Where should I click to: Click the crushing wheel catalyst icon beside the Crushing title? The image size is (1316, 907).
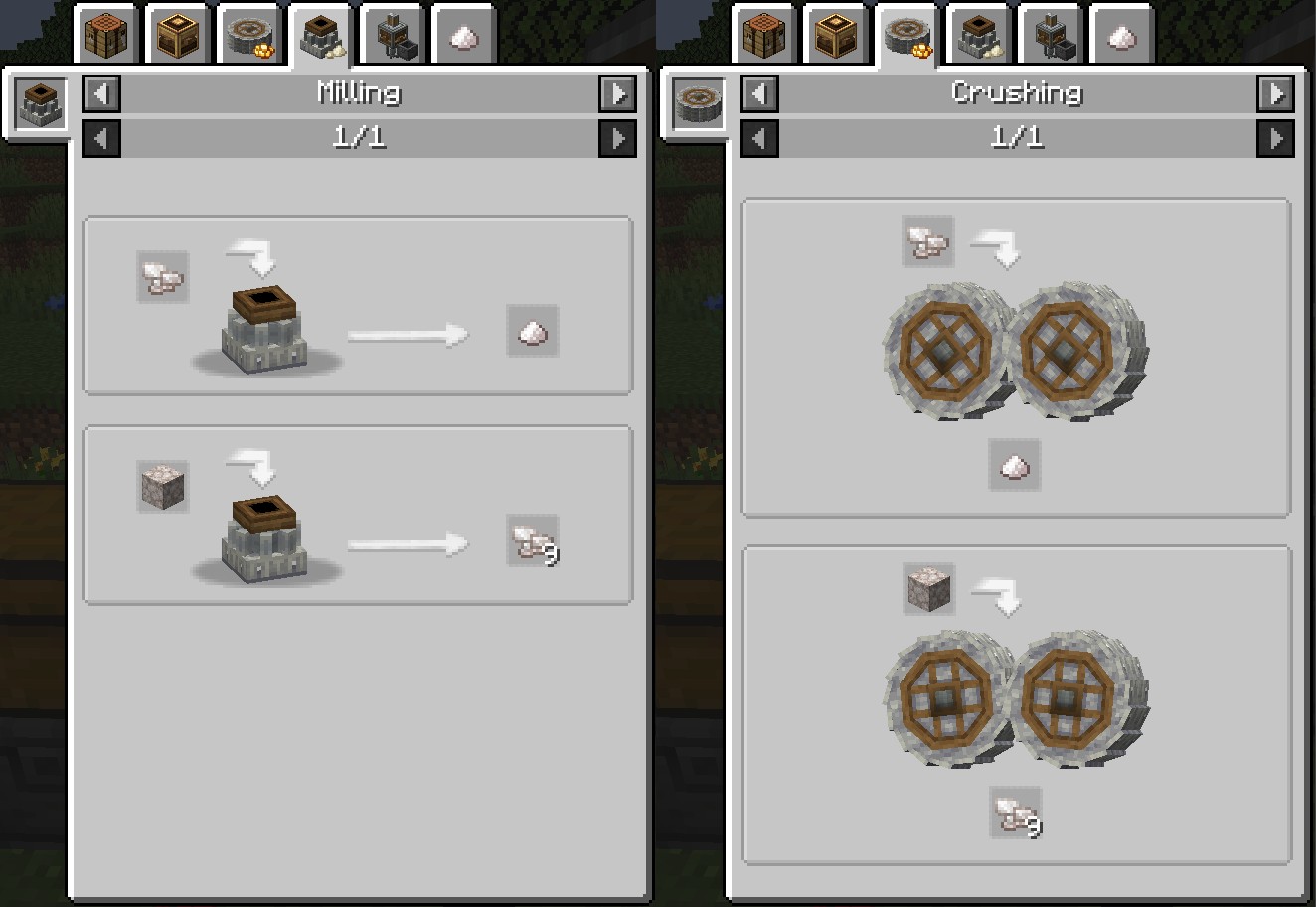tap(700, 104)
